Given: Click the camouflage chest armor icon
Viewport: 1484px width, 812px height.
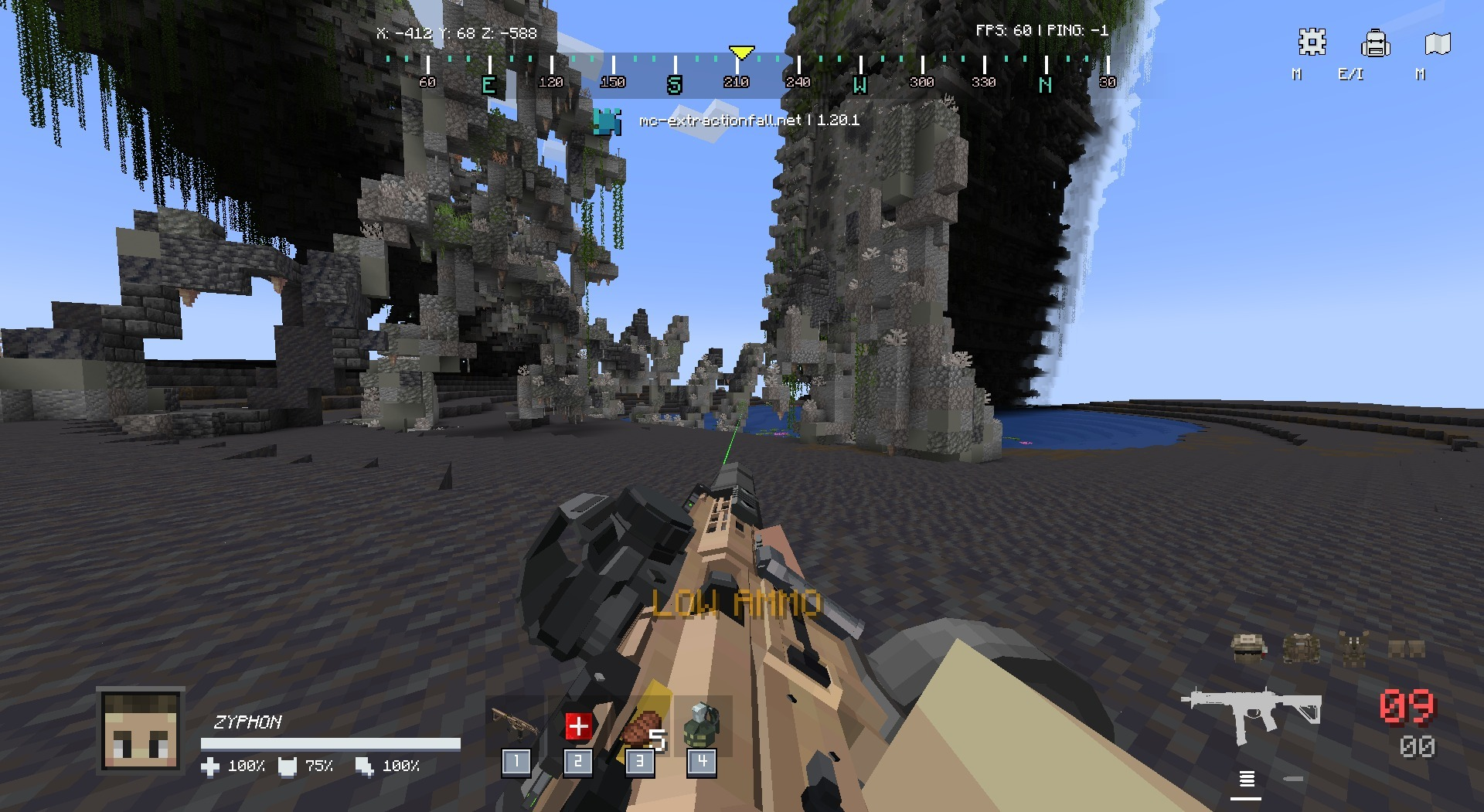Looking at the screenshot, I should point(1302,647).
